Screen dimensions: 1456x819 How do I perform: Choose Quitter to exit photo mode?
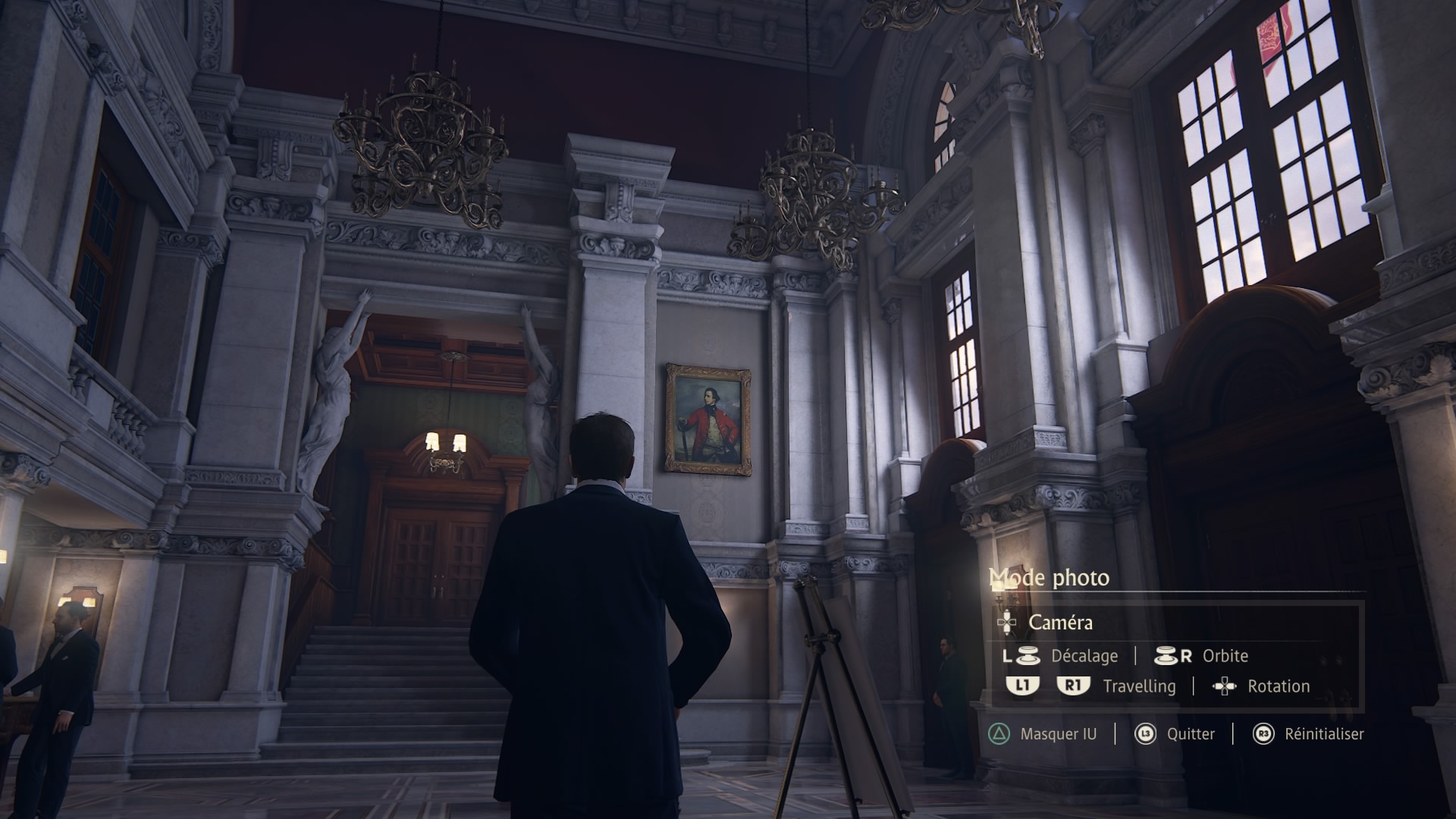point(1190,734)
